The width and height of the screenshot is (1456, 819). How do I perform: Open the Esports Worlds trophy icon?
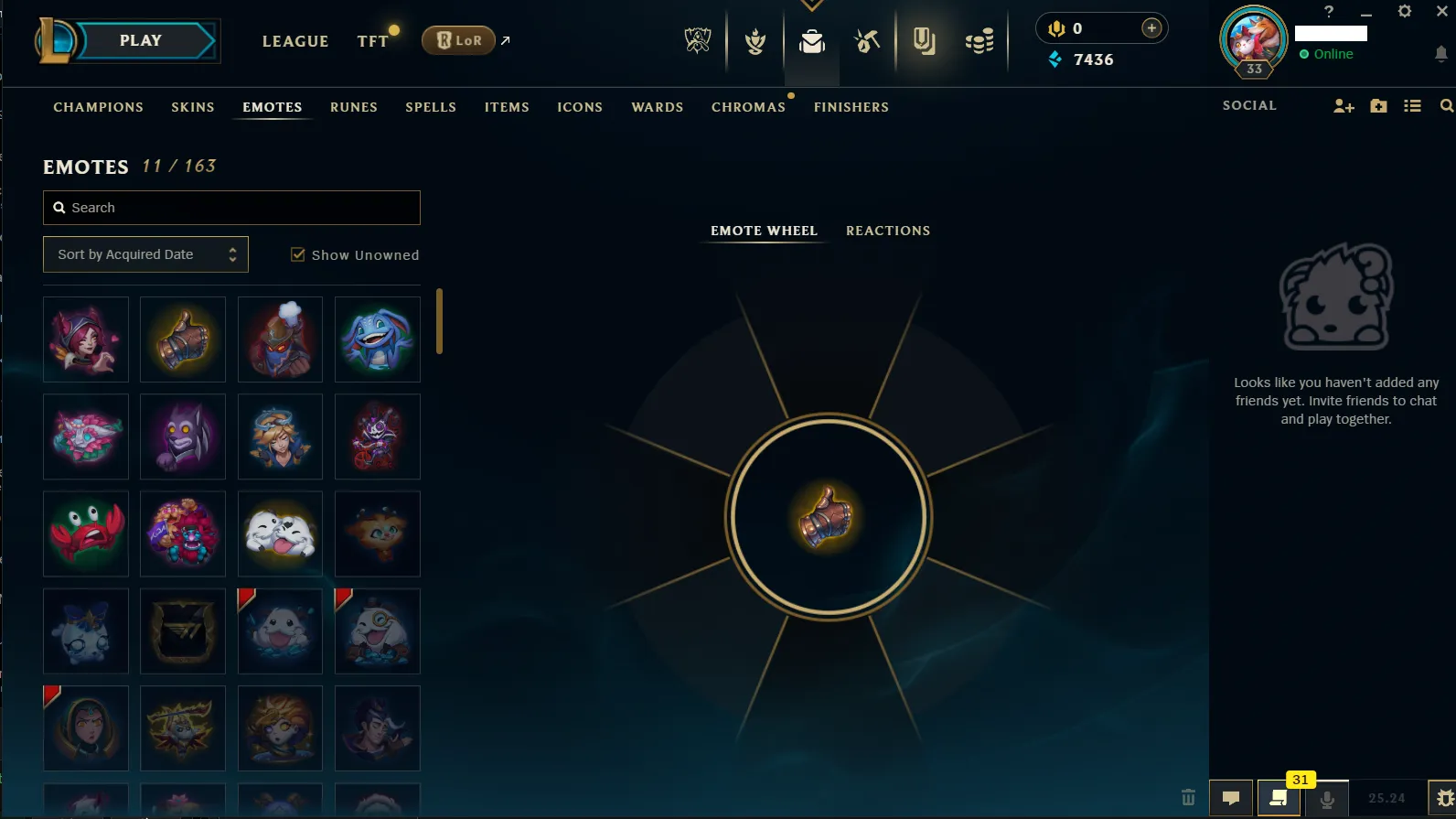click(697, 40)
